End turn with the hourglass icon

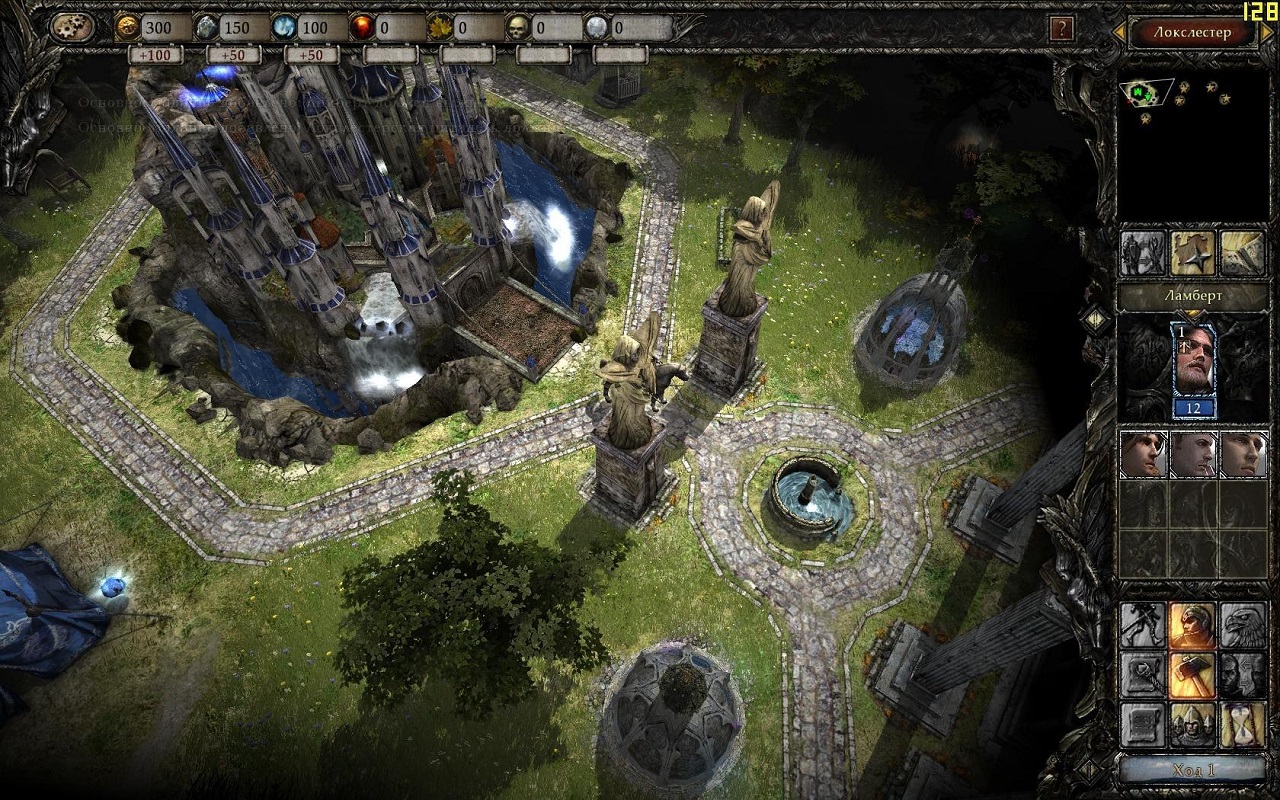(x=1242, y=725)
